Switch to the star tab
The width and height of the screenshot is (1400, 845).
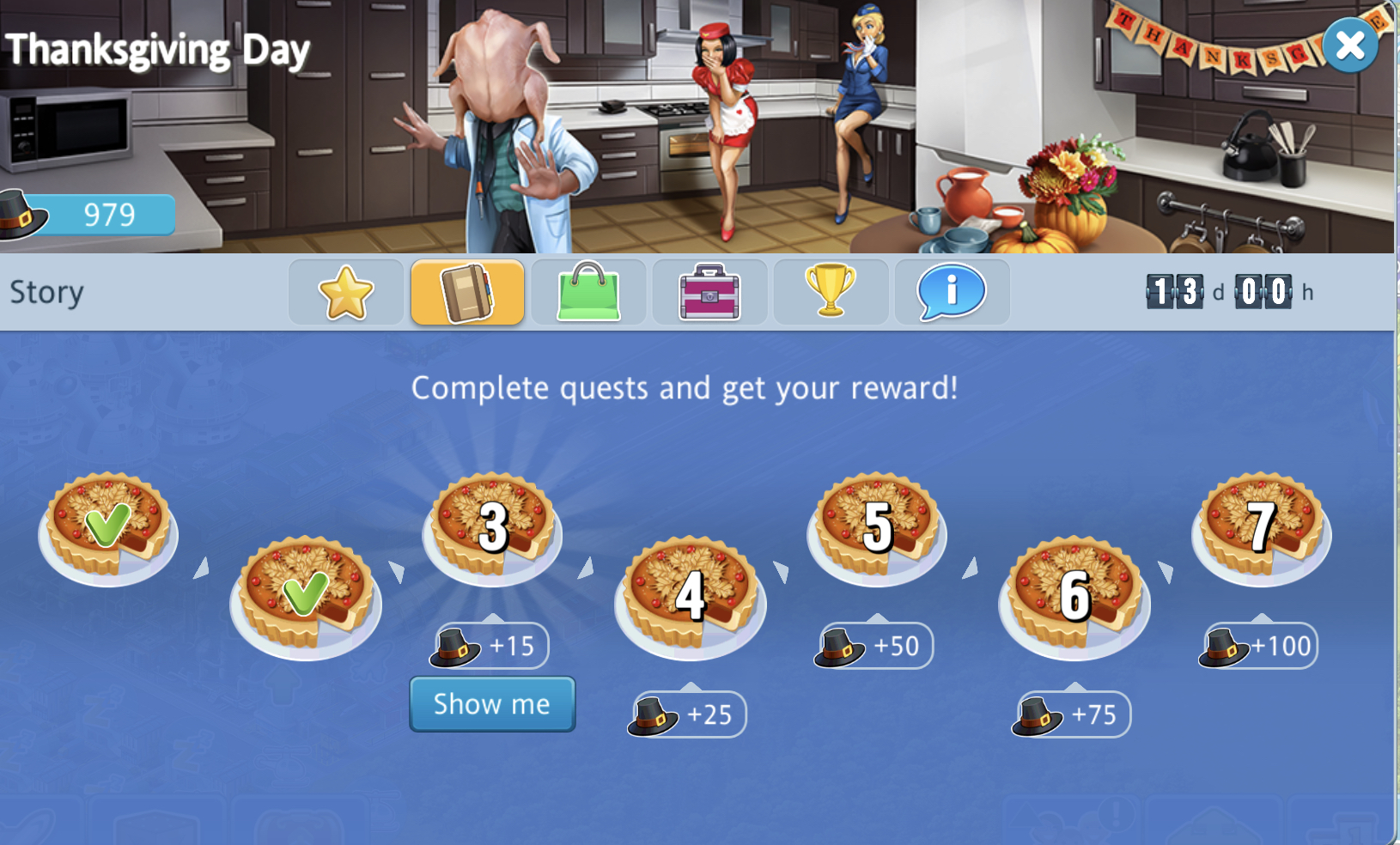coord(346,293)
